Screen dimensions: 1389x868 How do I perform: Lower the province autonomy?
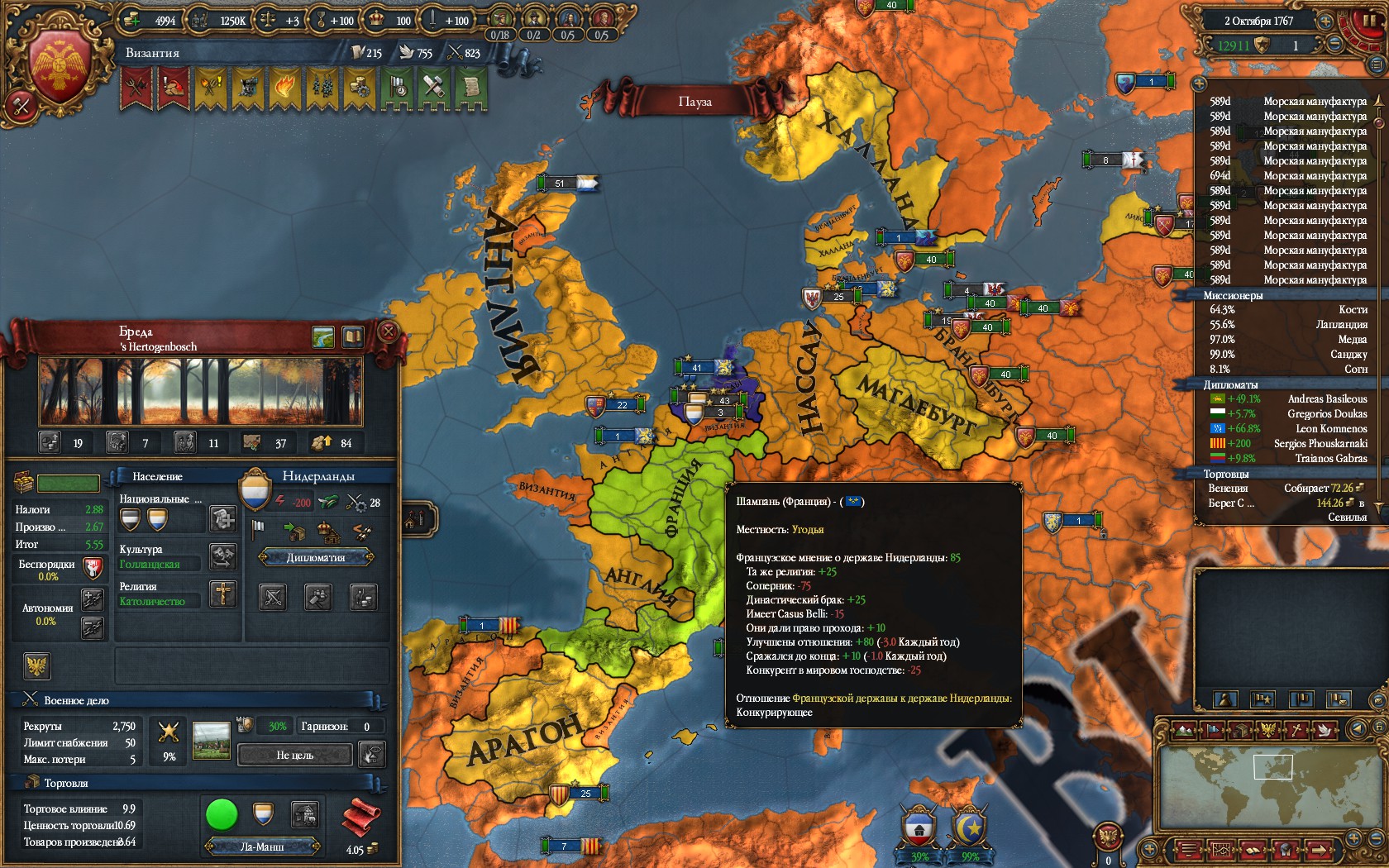coord(92,628)
